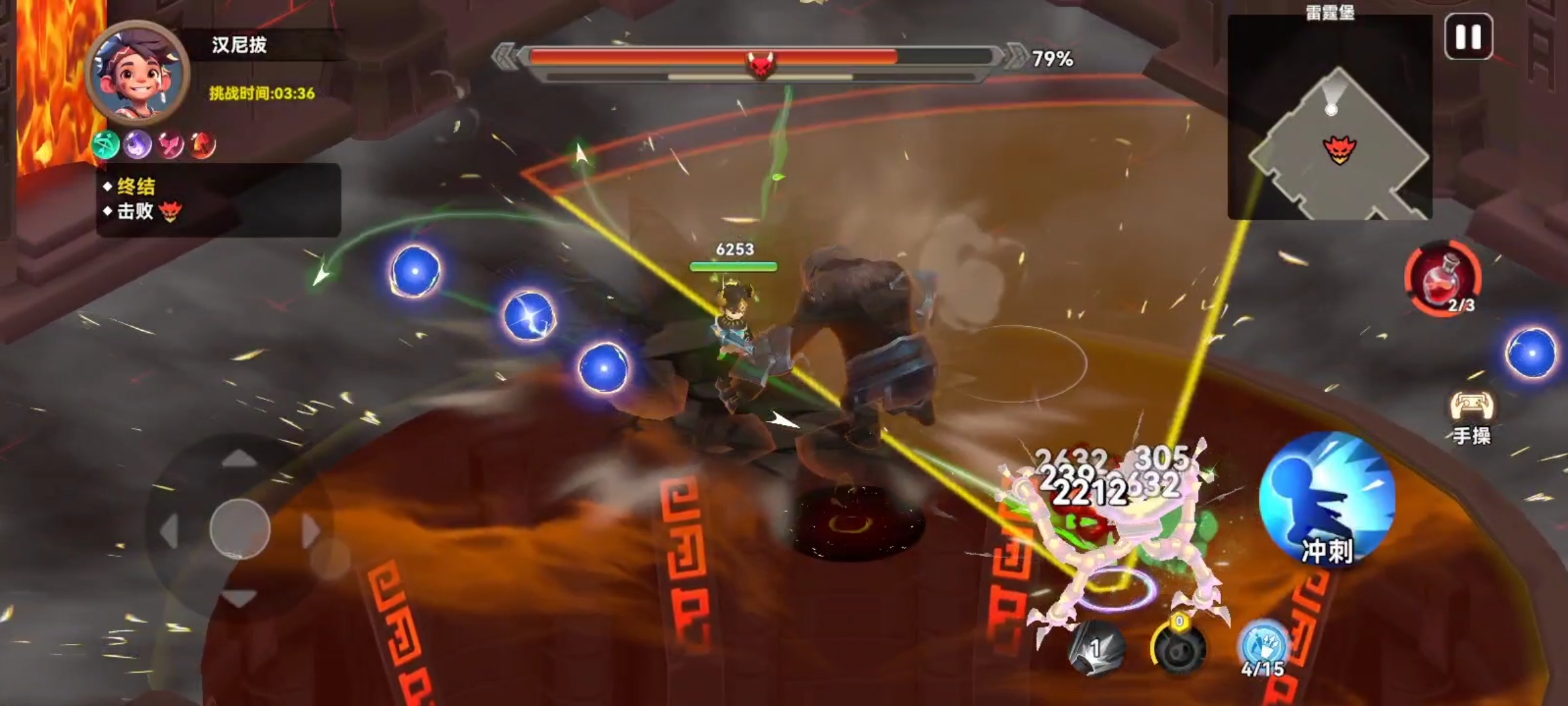Viewport: 1568px width, 706px height.
Task: Open the 雷霆堡 minimap
Action: (1330, 118)
